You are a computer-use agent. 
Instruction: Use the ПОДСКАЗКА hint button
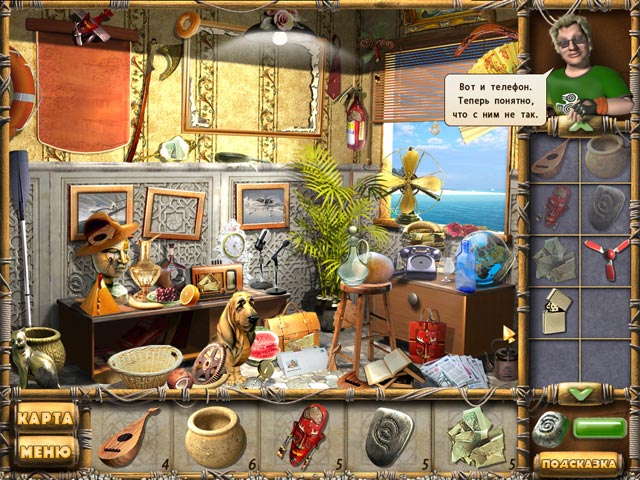pyautogui.click(x=578, y=463)
